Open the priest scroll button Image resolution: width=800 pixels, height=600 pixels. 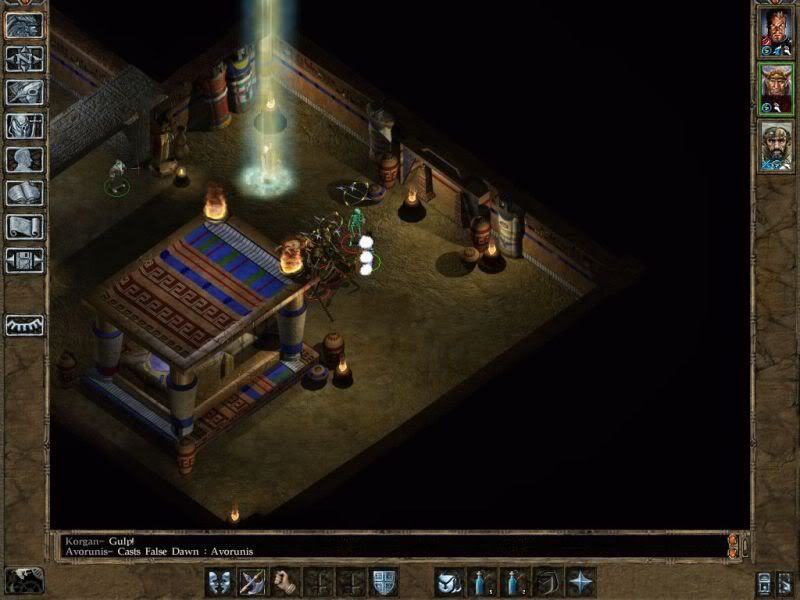click(x=24, y=227)
